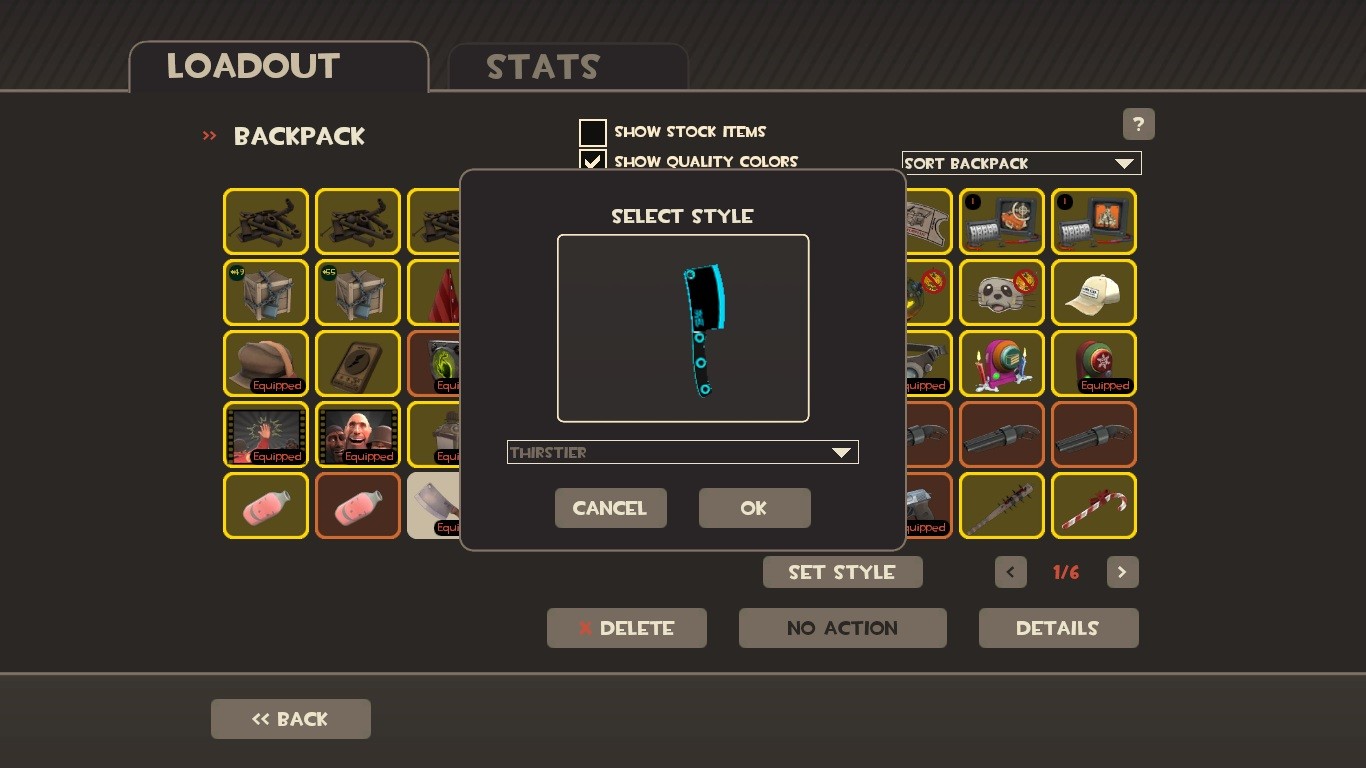This screenshot has height=768, width=1366.
Task: Click a Mad Milk bottle item
Action: click(265, 505)
